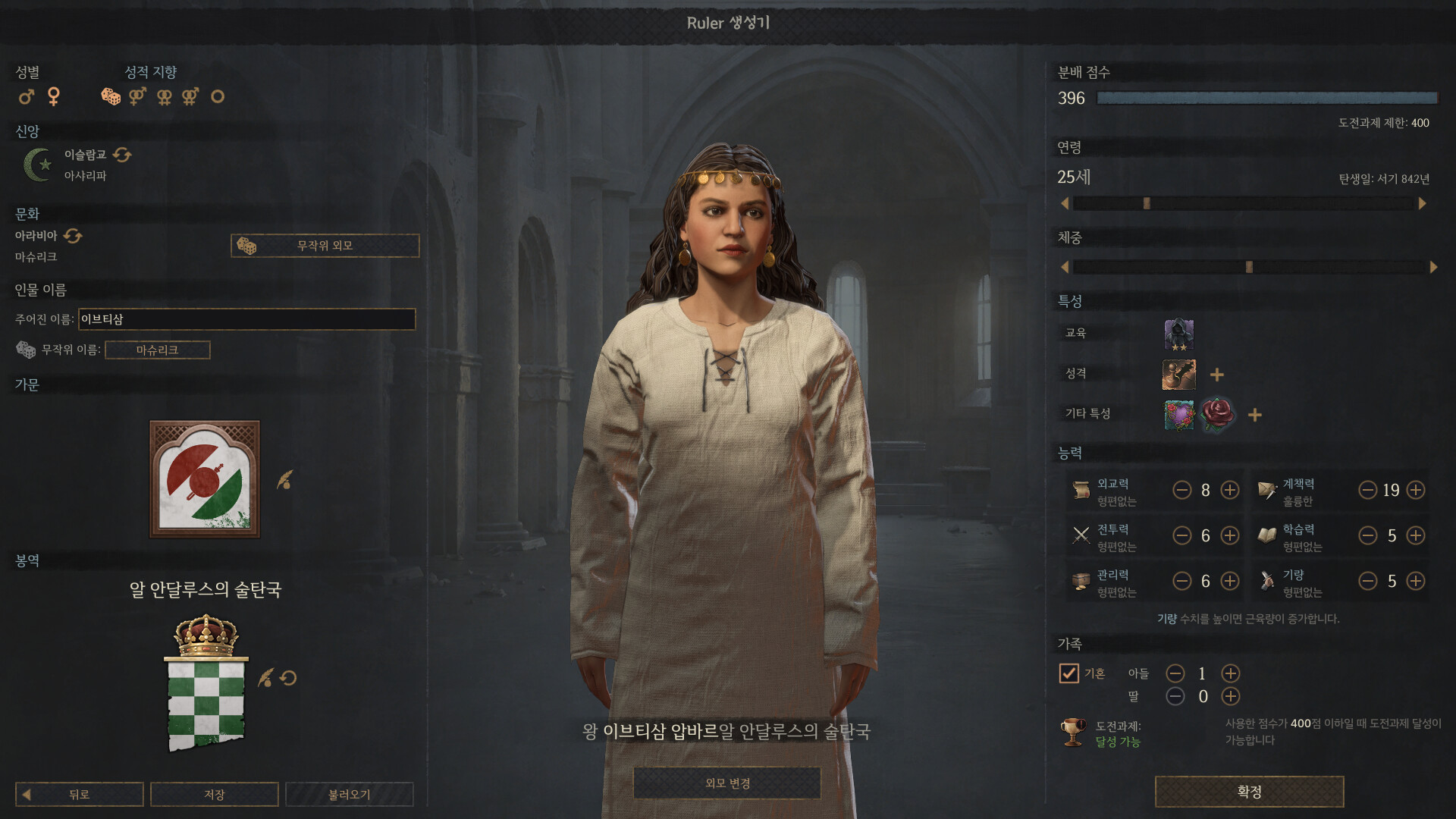Change the culture via 아라비아 swap icon
This screenshot has width=1456, height=819.
[73, 236]
